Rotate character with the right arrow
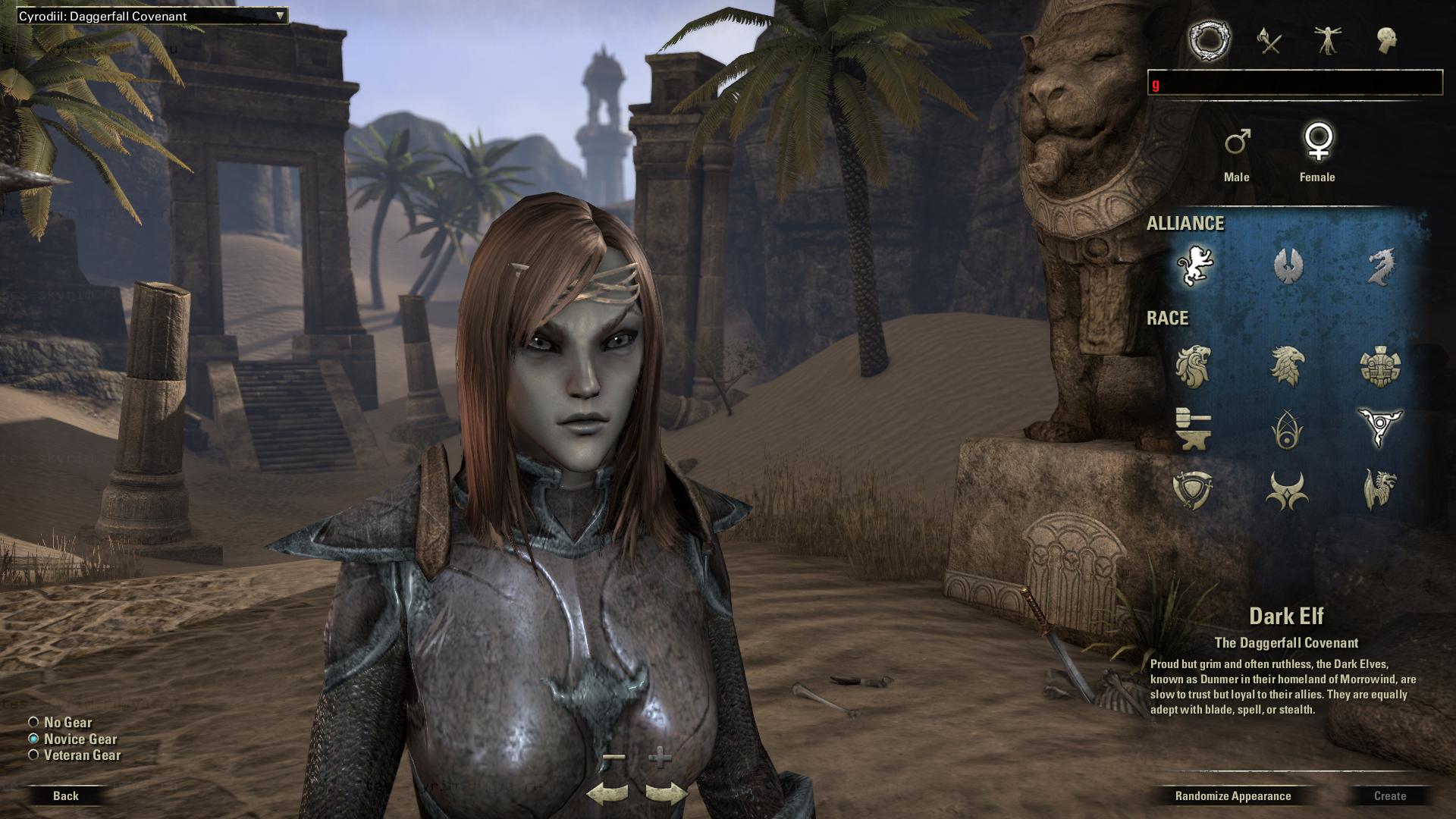 666,794
